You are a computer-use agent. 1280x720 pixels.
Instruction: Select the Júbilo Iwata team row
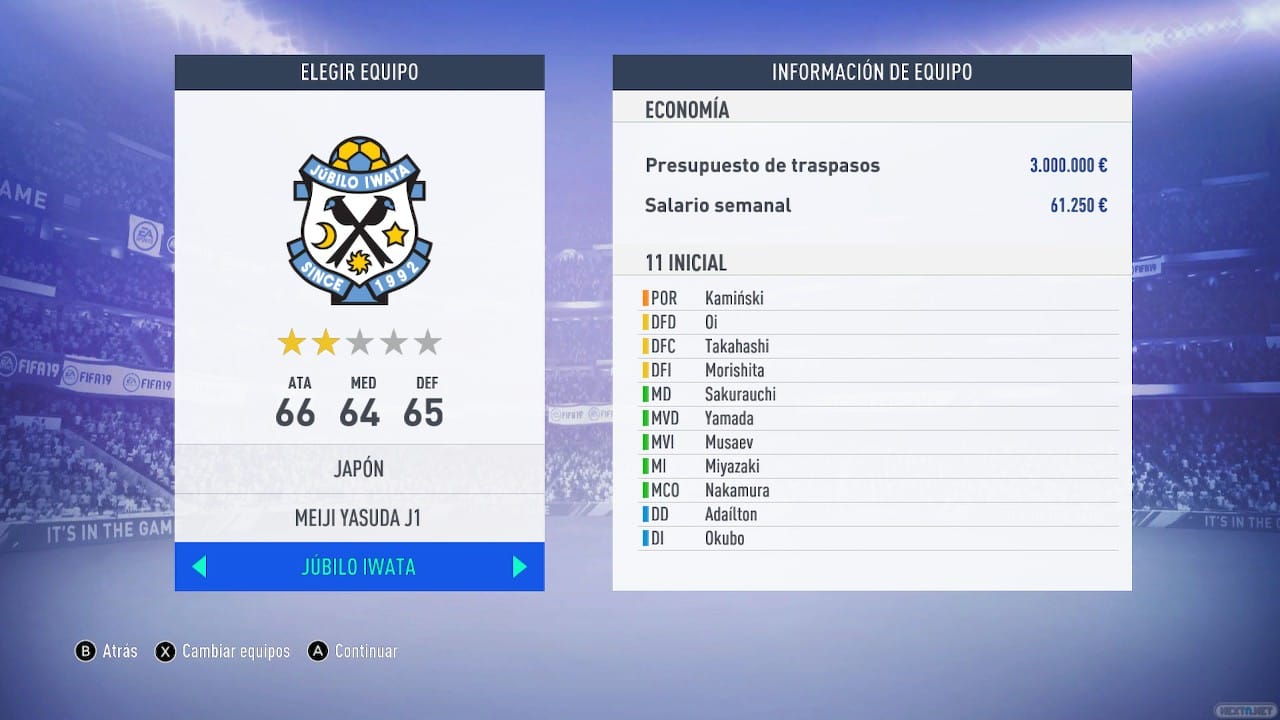pos(358,567)
